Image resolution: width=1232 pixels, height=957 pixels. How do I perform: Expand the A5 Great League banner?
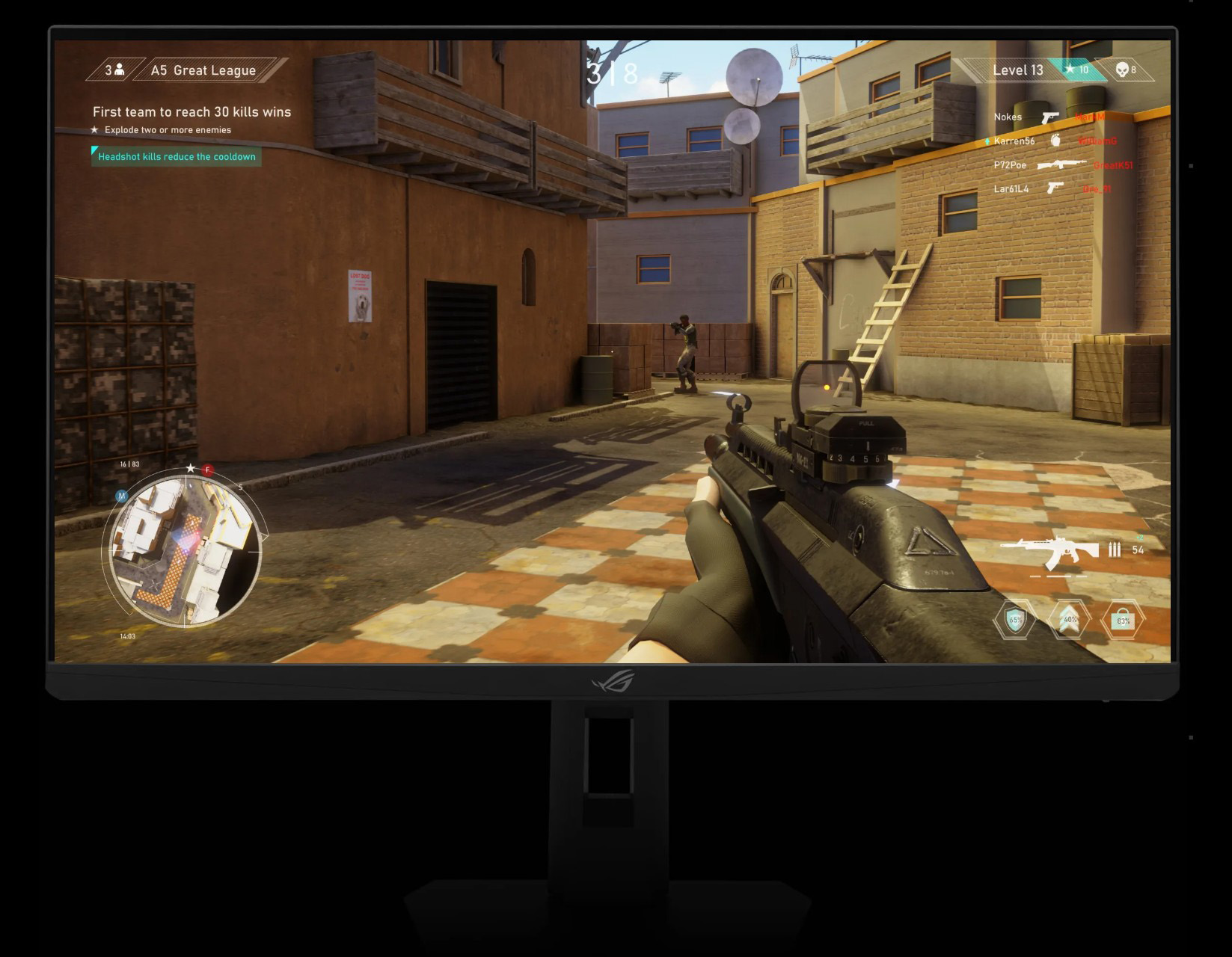[202, 70]
